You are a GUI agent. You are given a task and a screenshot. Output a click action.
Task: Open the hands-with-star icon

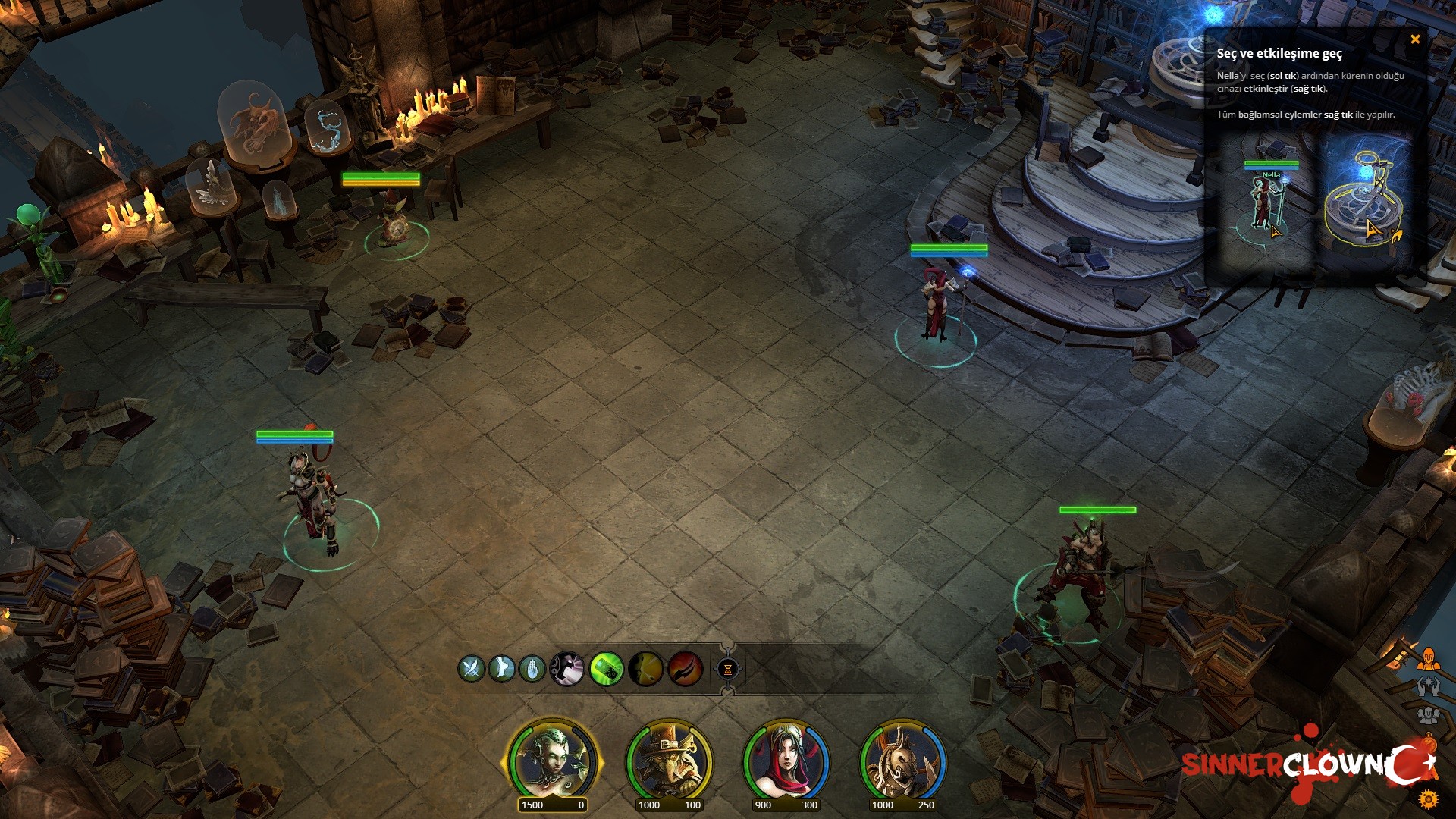[x=1429, y=687]
